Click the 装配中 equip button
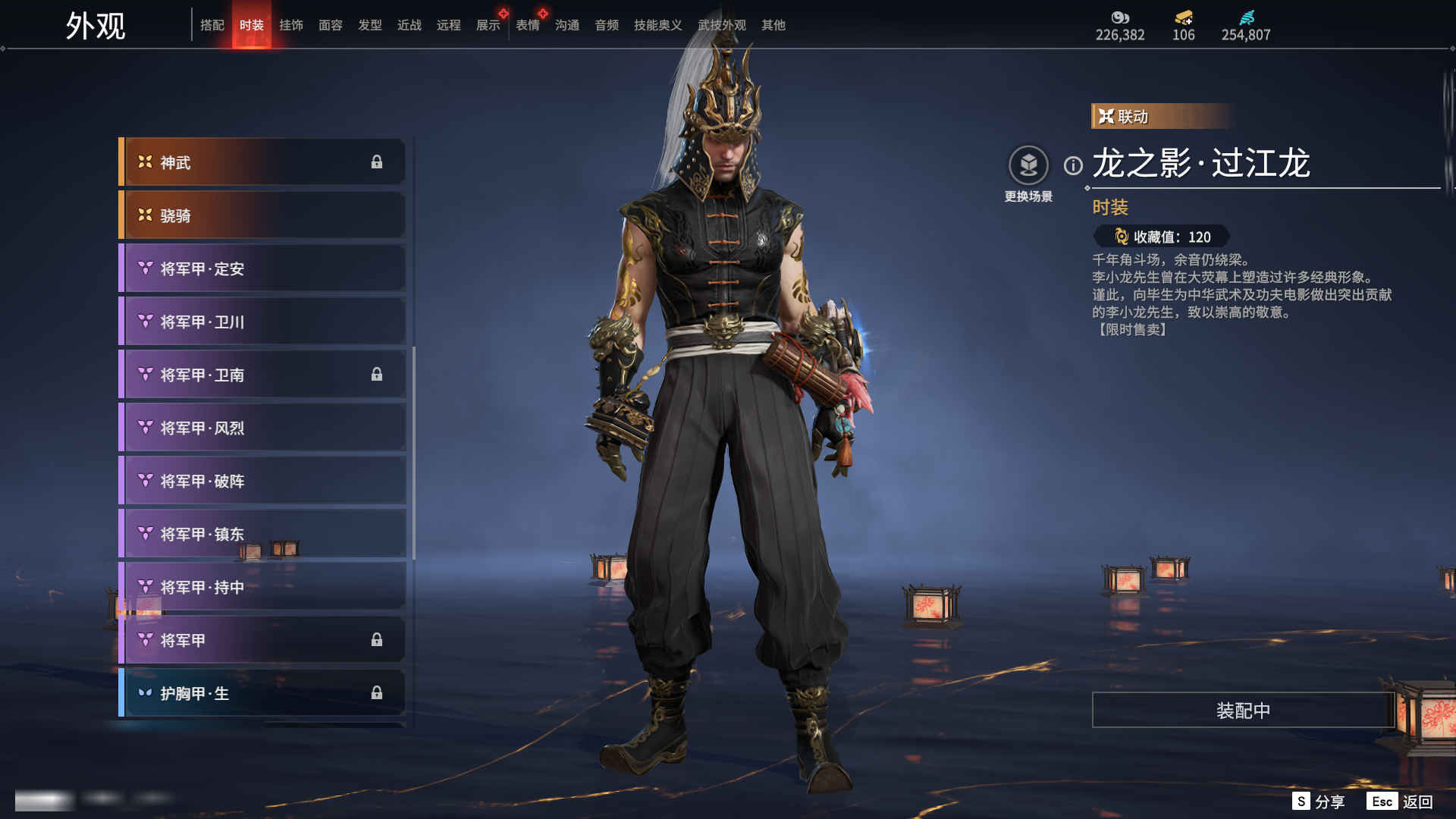Viewport: 1456px width, 819px height. pyautogui.click(x=1243, y=710)
